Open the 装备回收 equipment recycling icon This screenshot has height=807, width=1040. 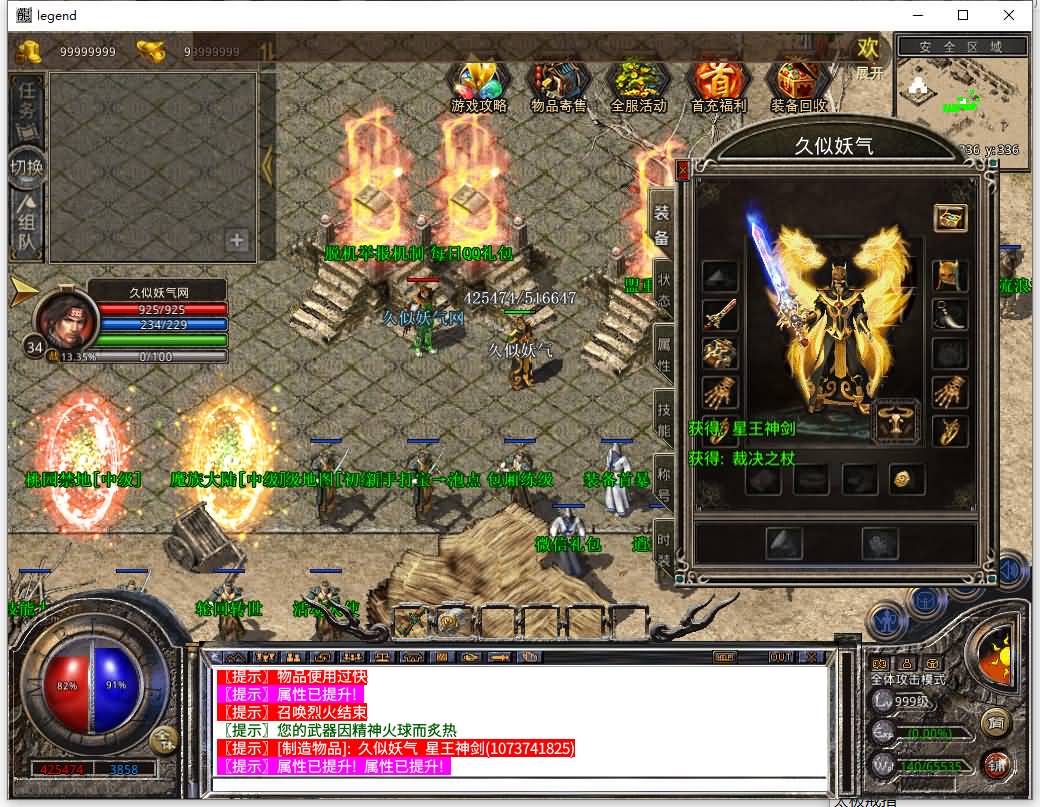[x=798, y=85]
